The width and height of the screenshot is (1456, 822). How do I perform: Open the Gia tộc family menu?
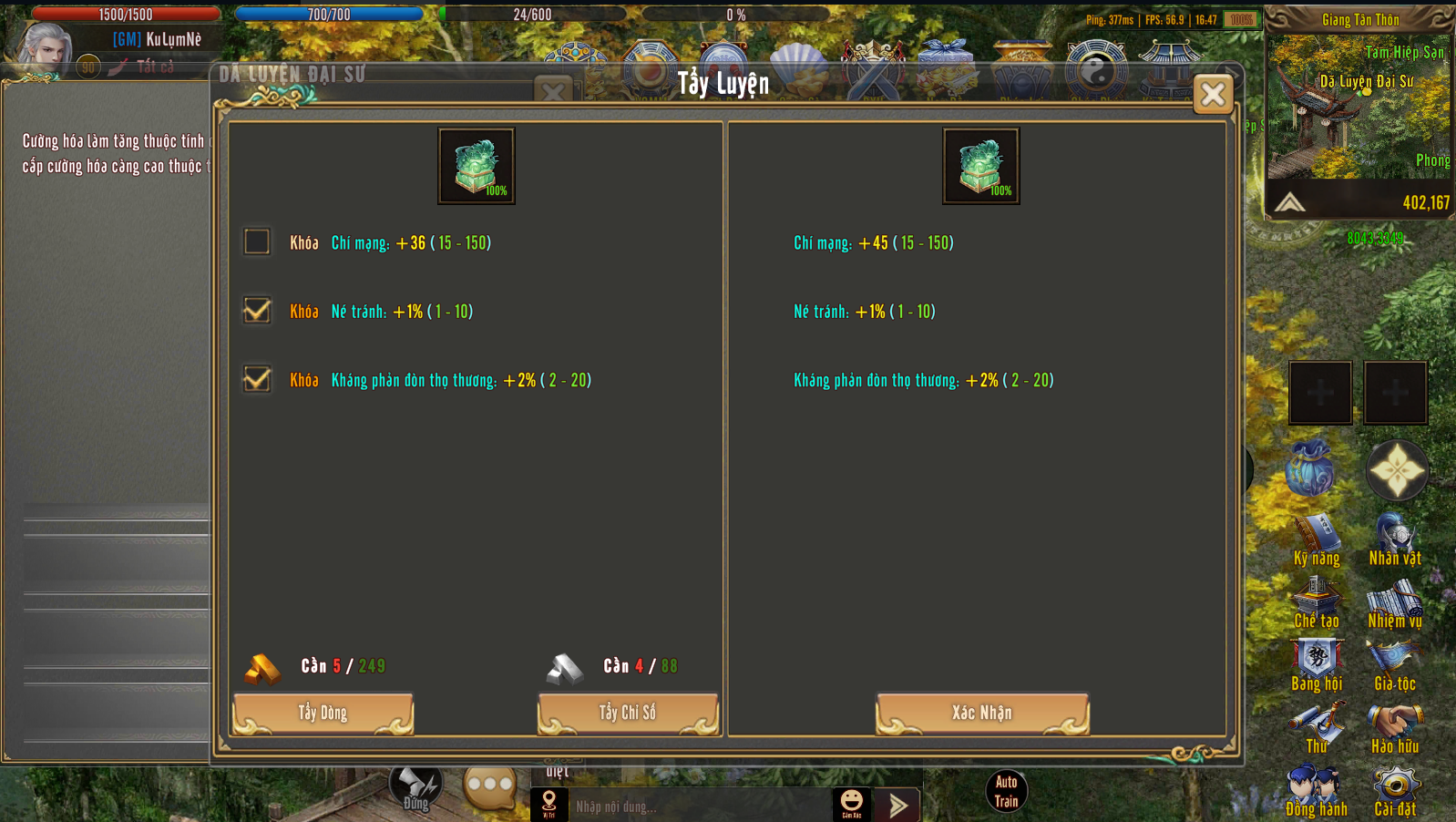click(1395, 665)
